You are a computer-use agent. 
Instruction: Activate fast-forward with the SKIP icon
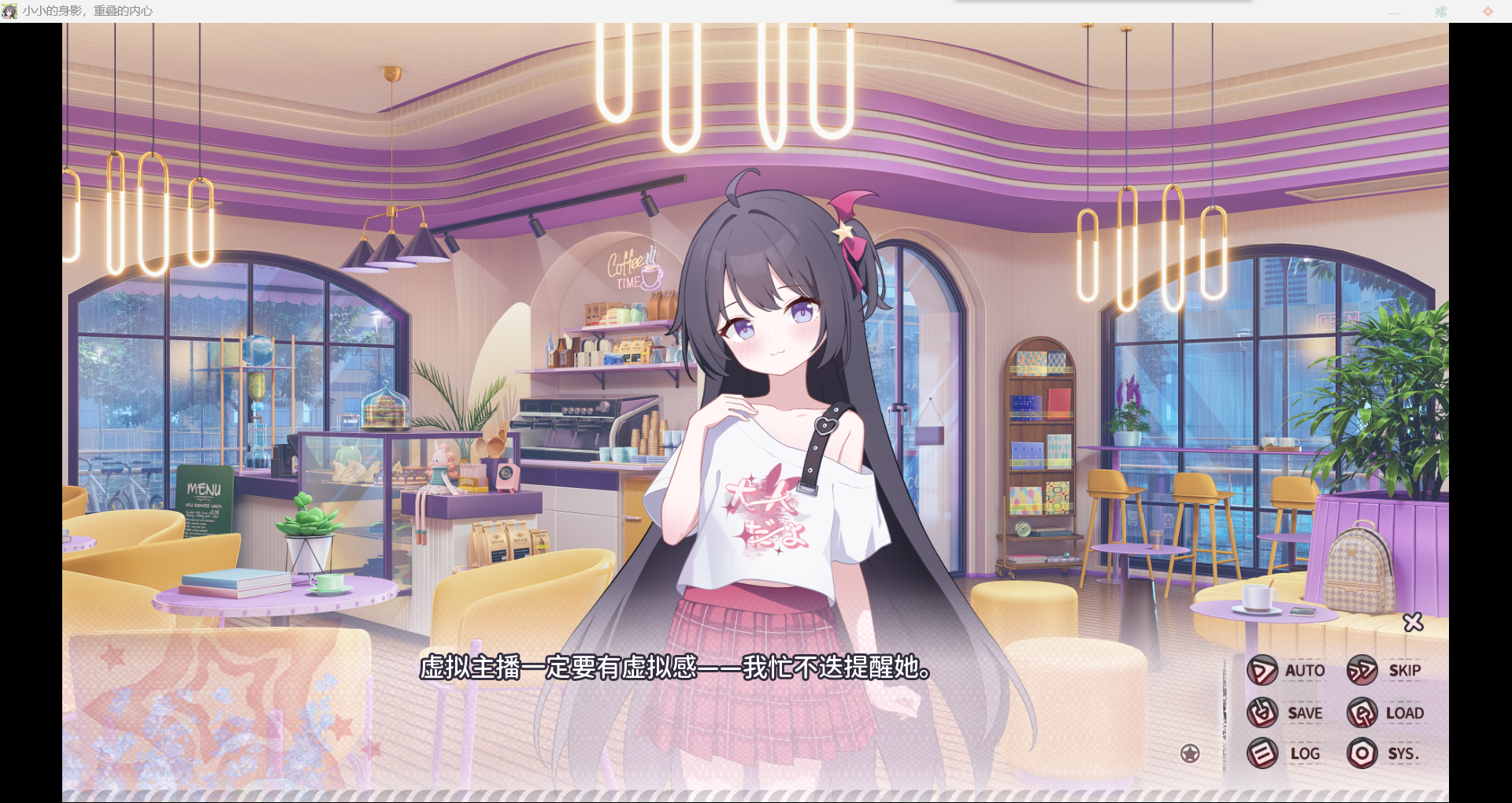[1362, 670]
